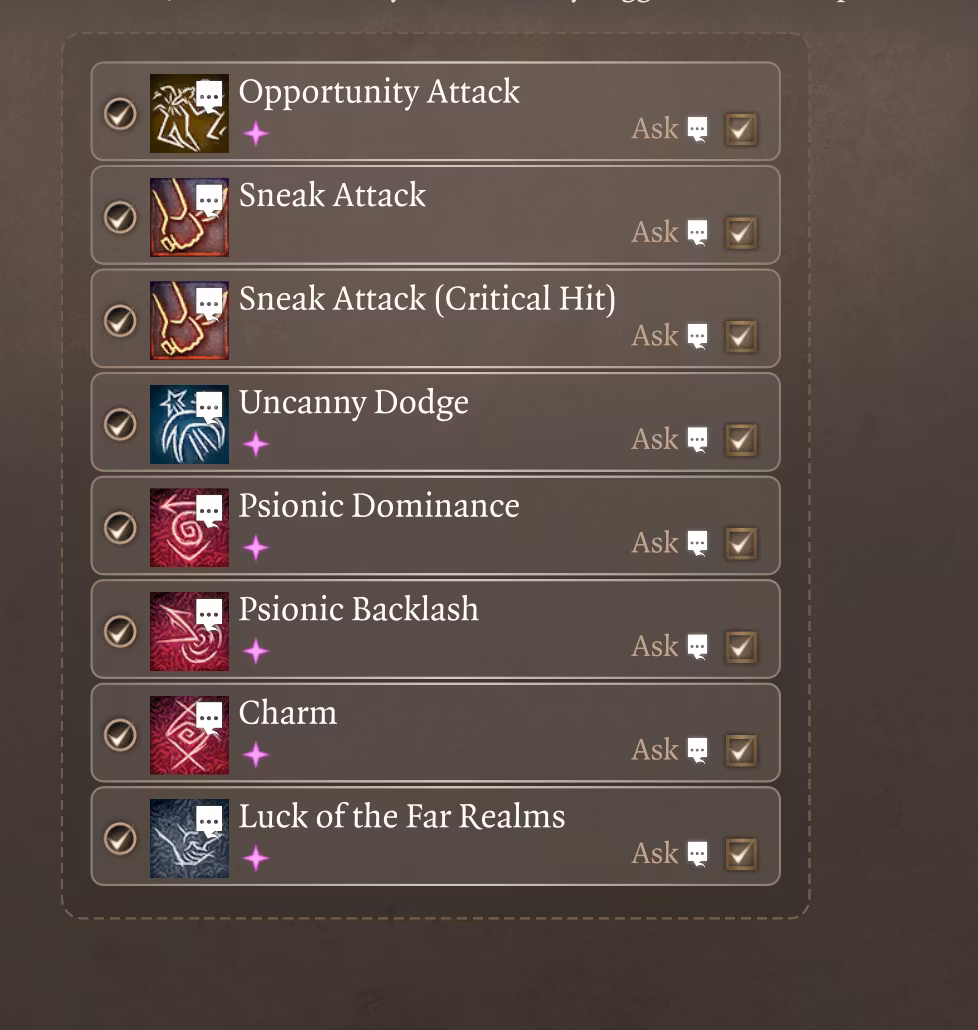Disable the Sneak Attack (Critical Hit) reaction circle
978x1030 pixels.
click(120, 320)
